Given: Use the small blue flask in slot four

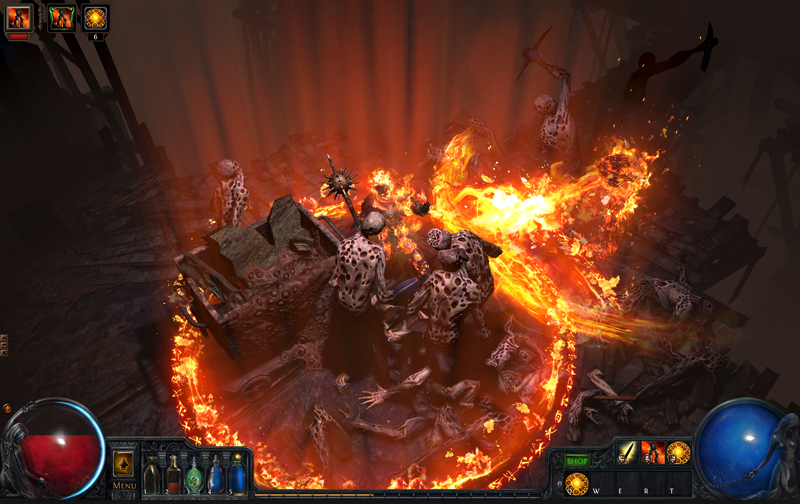Looking at the screenshot, I should (x=215, y=475).
